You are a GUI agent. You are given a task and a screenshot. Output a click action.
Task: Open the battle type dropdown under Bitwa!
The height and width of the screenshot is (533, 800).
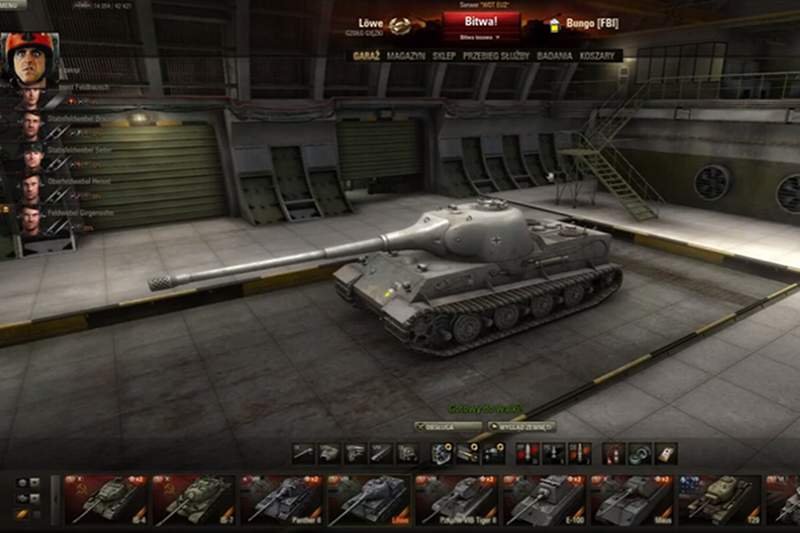coord(480,36)
